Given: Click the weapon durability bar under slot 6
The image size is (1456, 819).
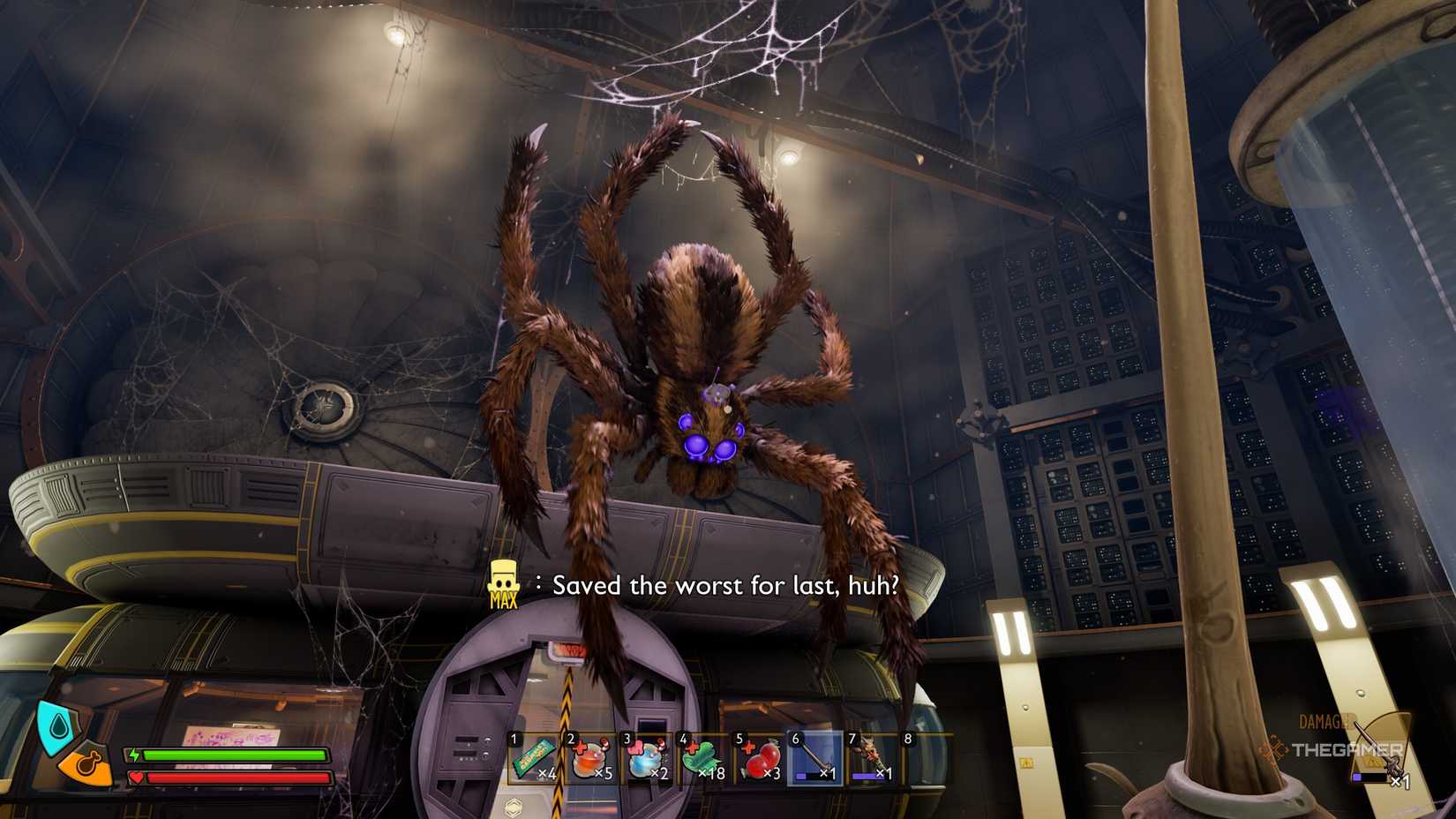Looking at the screenshot, I should point(813,778).
